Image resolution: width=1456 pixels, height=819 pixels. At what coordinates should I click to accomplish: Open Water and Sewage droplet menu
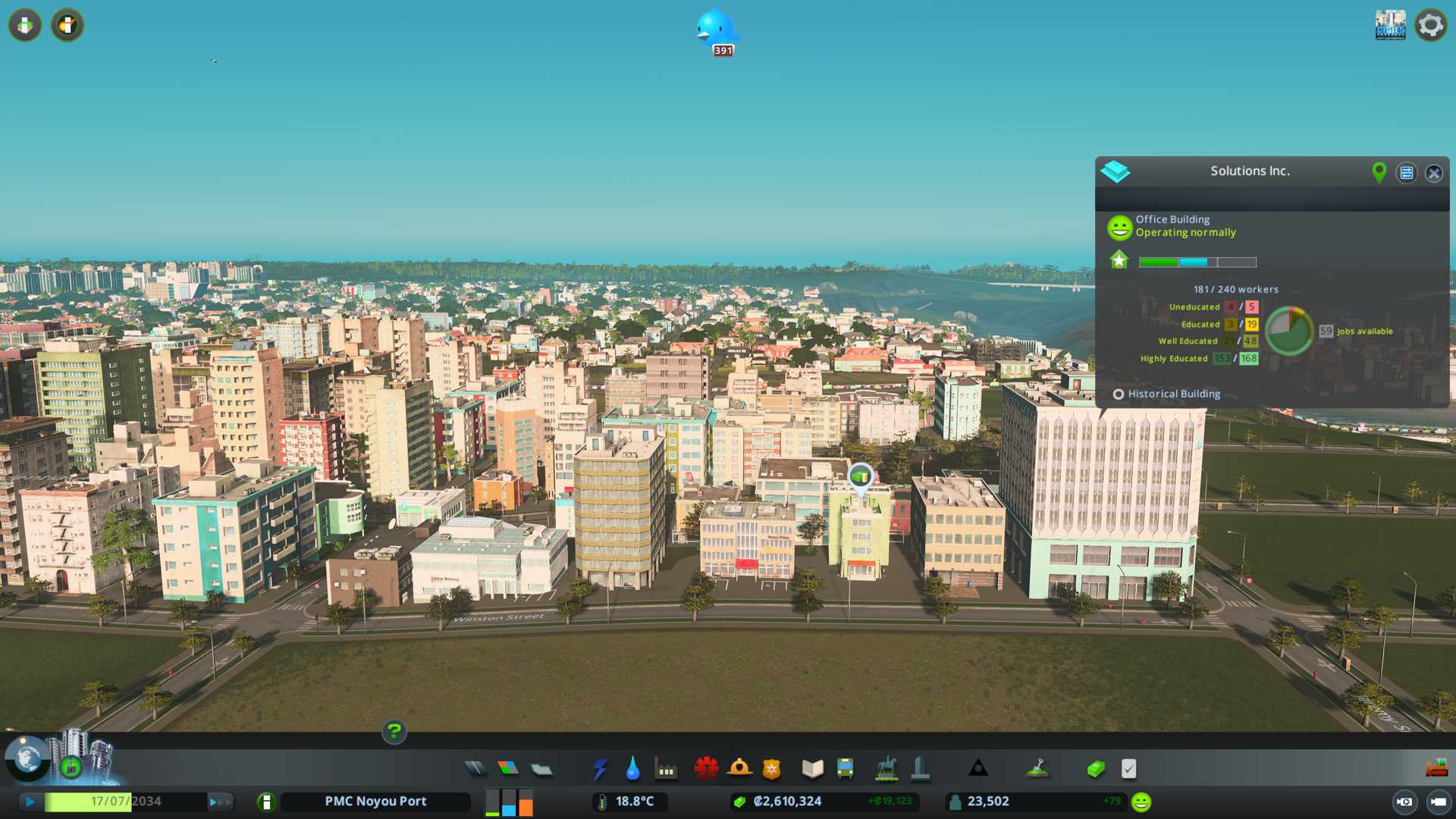(x=633, y=769)
